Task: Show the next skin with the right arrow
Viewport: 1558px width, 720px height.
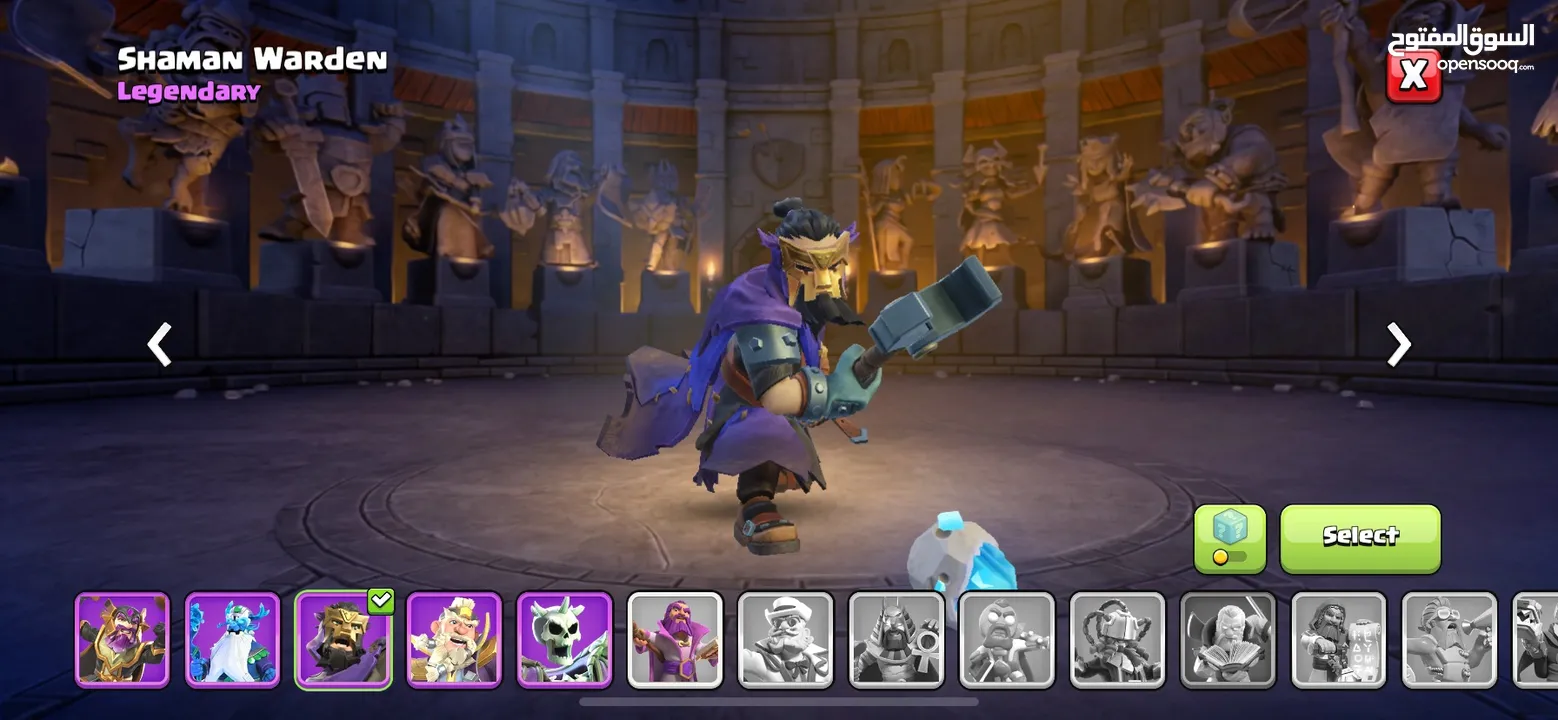Action: (1398, 345)
